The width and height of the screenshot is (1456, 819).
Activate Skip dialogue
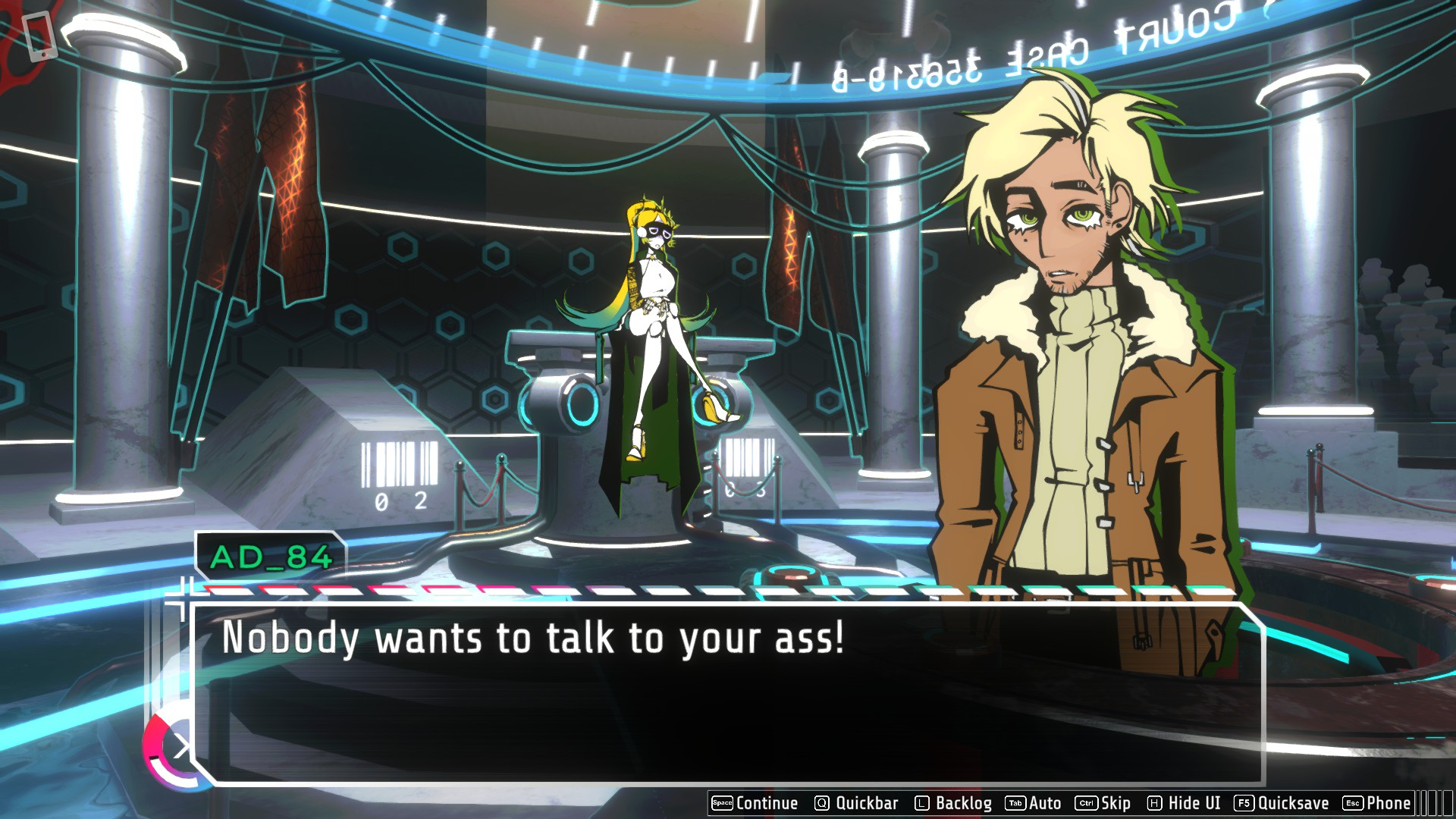coord(1103,803)
